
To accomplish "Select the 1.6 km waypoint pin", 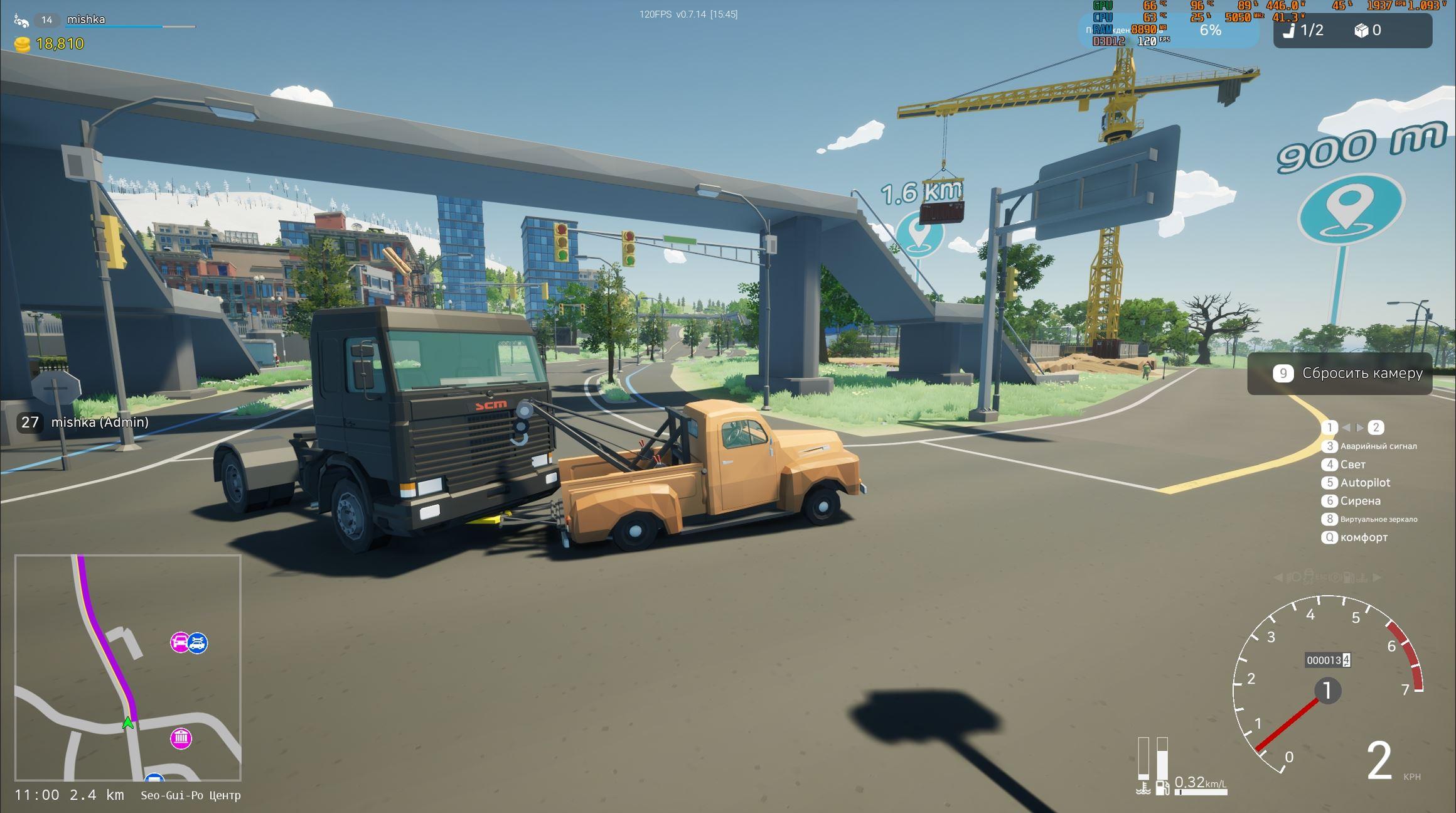I will tap(919, 233).
